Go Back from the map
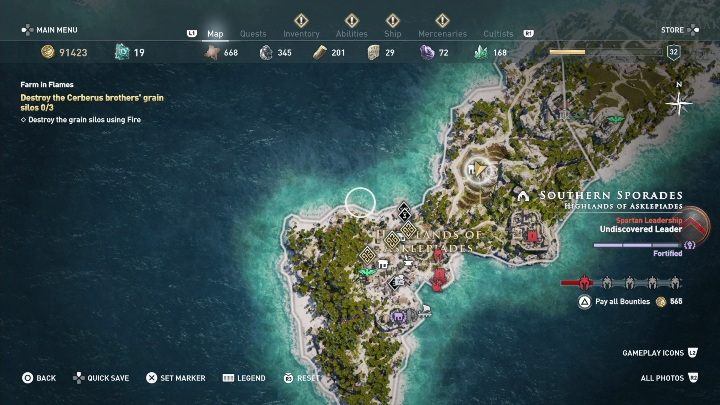720x405 pixels. pyautogui.click(x=40, y=378)
